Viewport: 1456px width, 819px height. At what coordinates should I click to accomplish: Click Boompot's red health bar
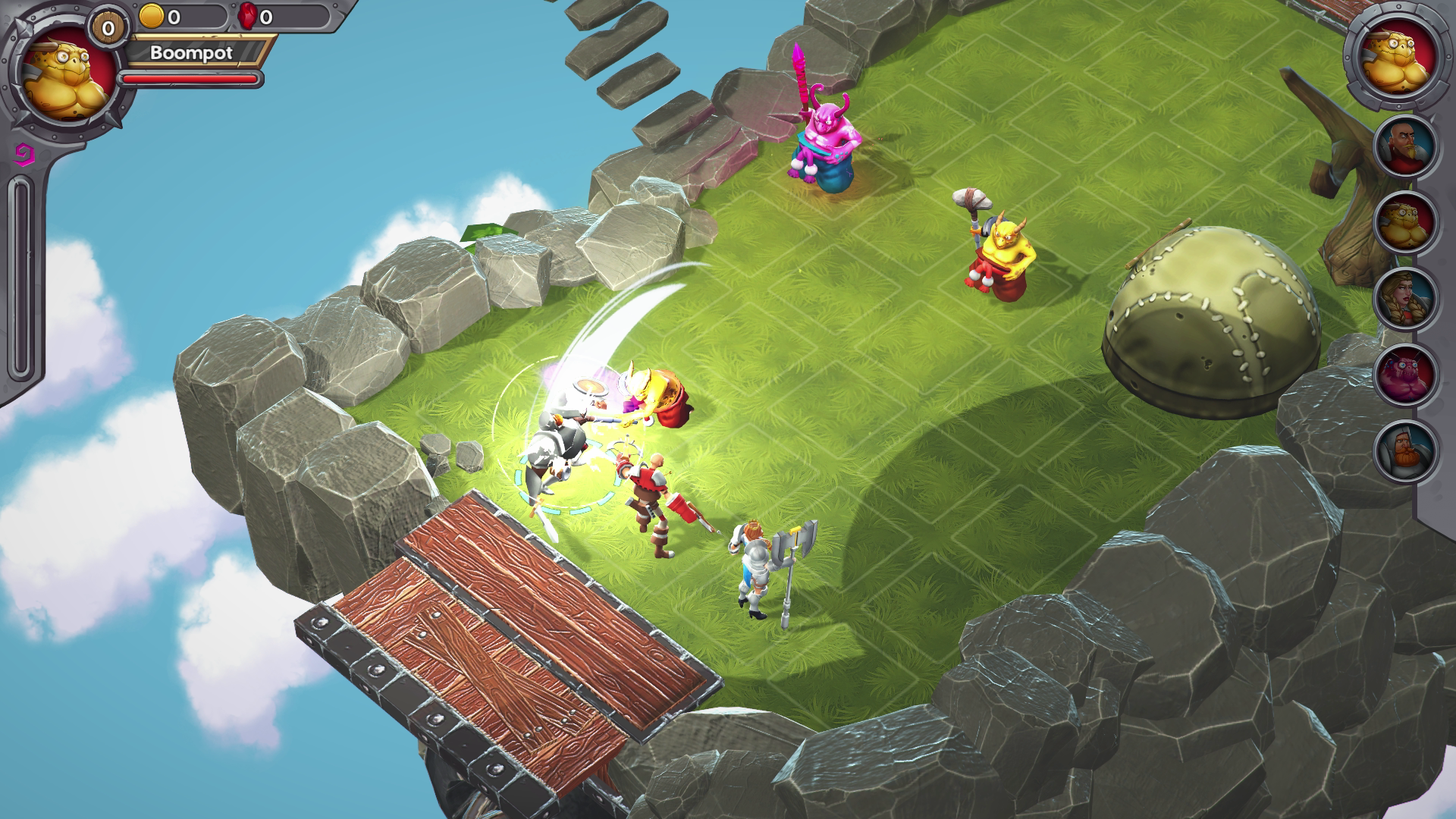coord(190,78)
